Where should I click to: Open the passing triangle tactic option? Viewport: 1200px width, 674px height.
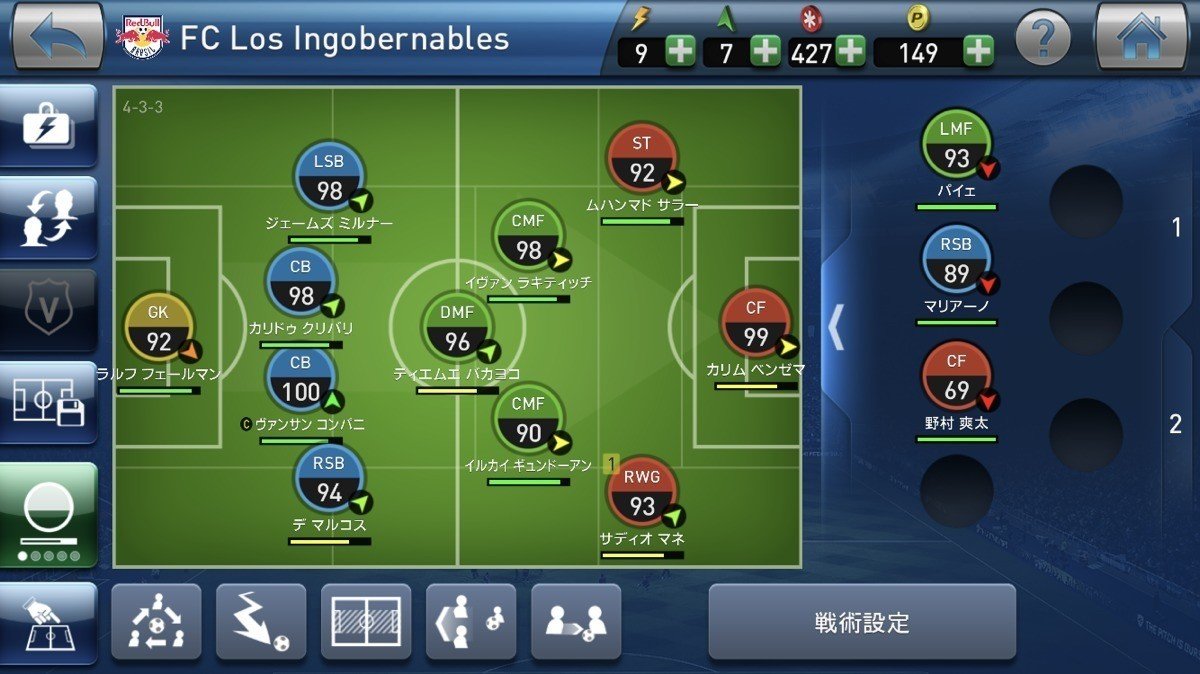[x=156, y=622]
